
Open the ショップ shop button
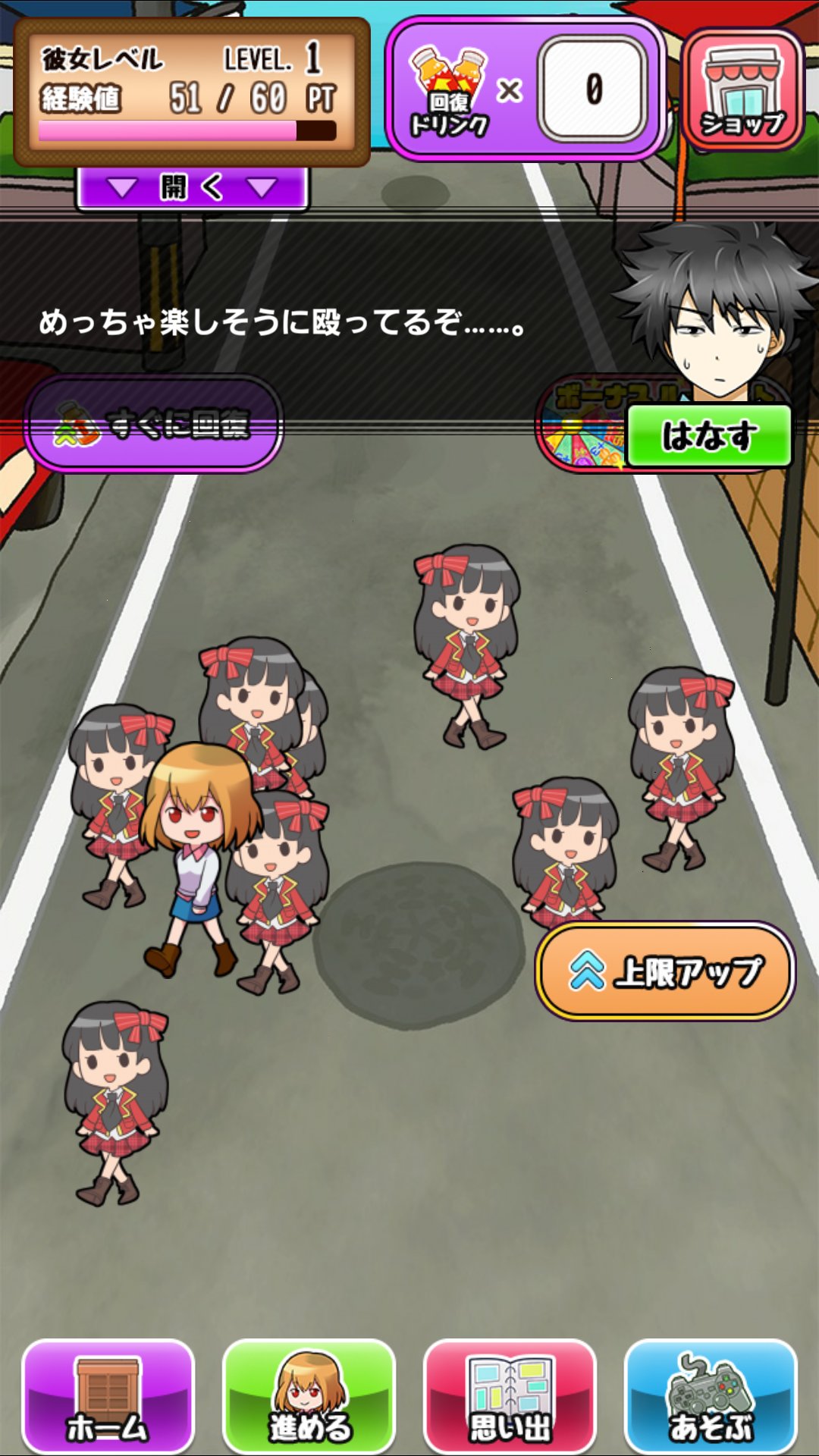coord(742,89)
